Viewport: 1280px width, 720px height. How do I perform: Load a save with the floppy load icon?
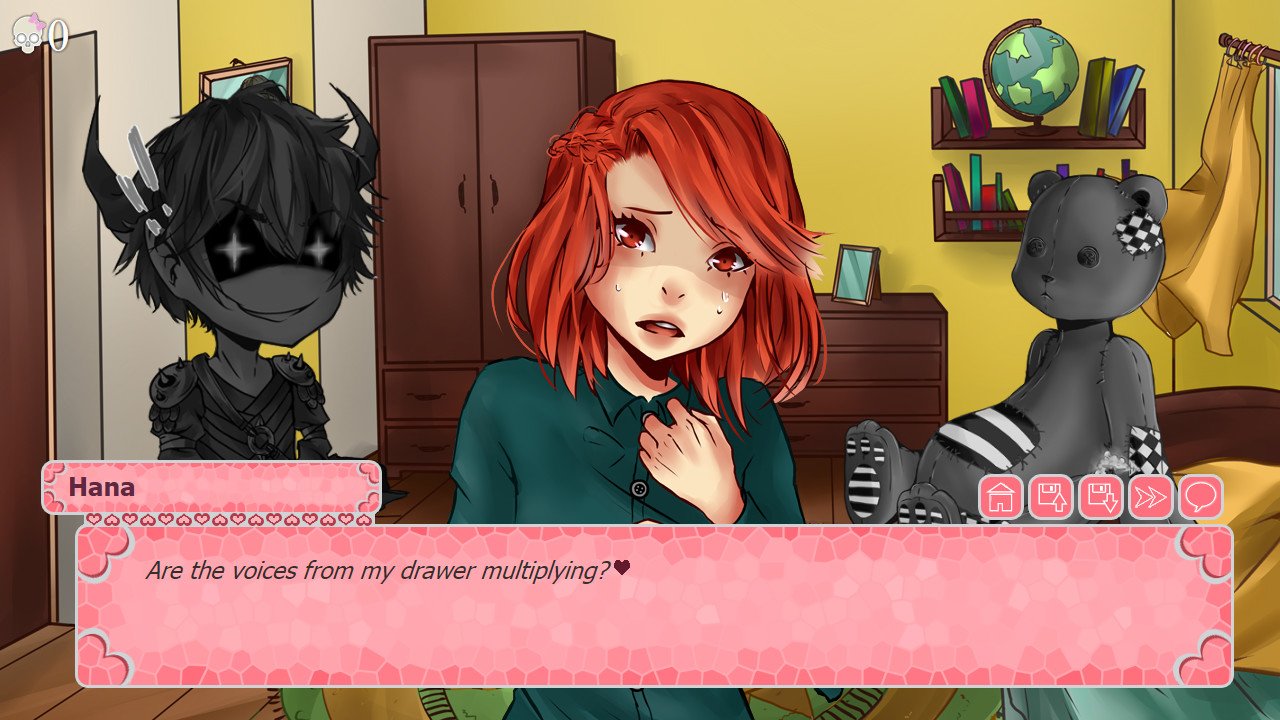[1100, 496]
